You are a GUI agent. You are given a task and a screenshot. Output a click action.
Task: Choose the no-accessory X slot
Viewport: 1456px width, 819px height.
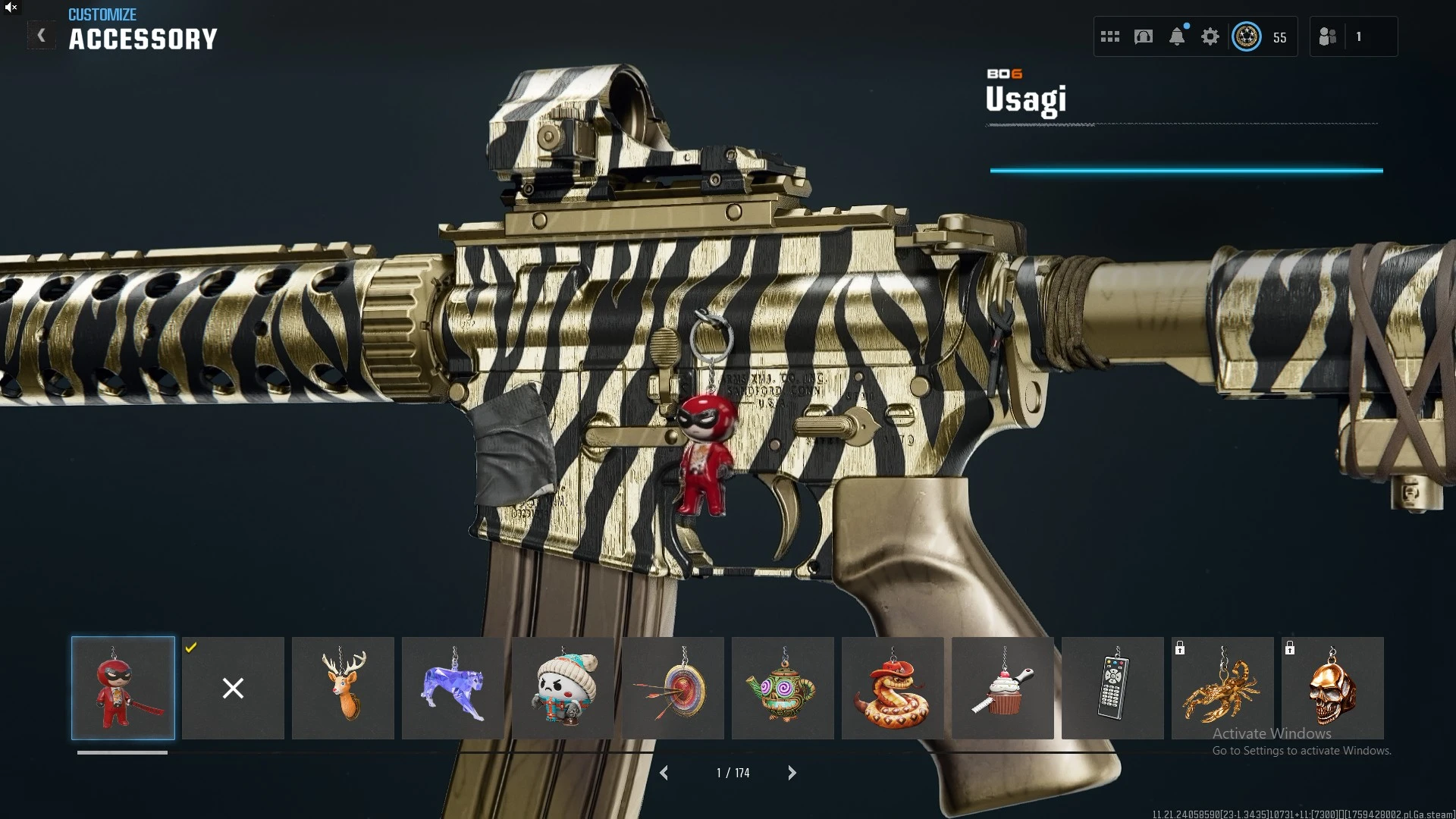[x=233, y=688]
